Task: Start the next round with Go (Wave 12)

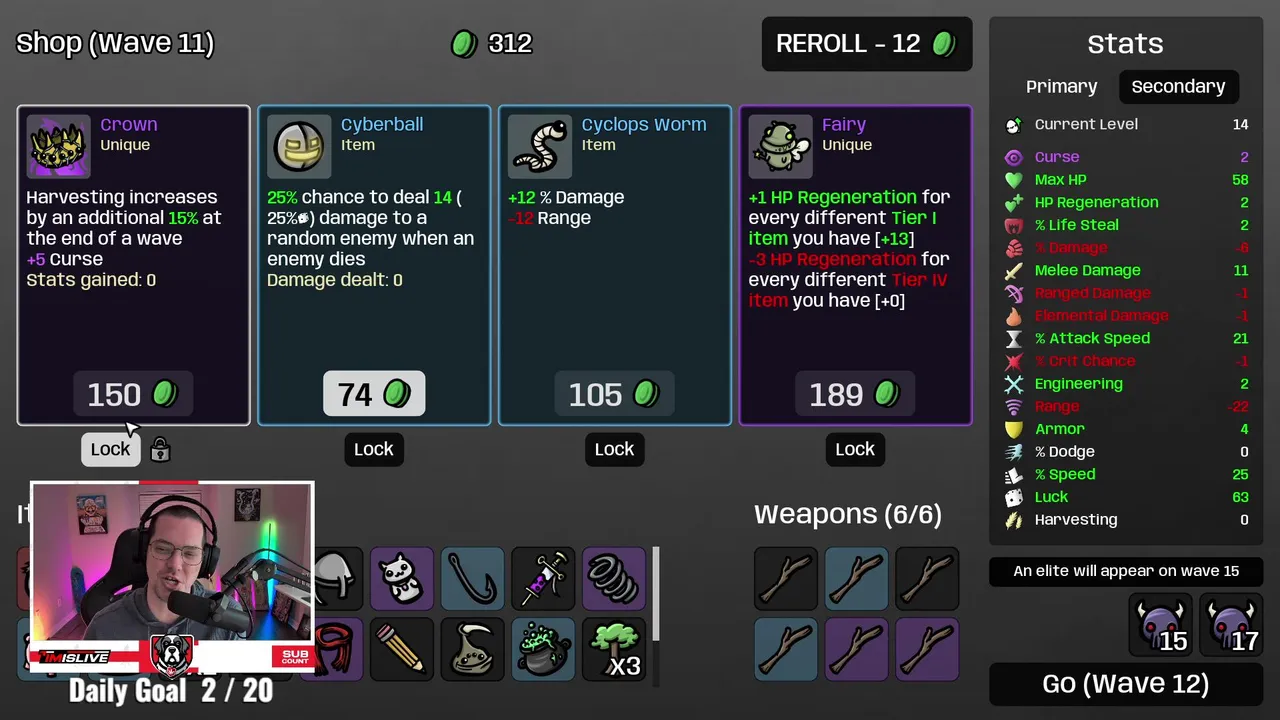Action: pos(1125,684)
